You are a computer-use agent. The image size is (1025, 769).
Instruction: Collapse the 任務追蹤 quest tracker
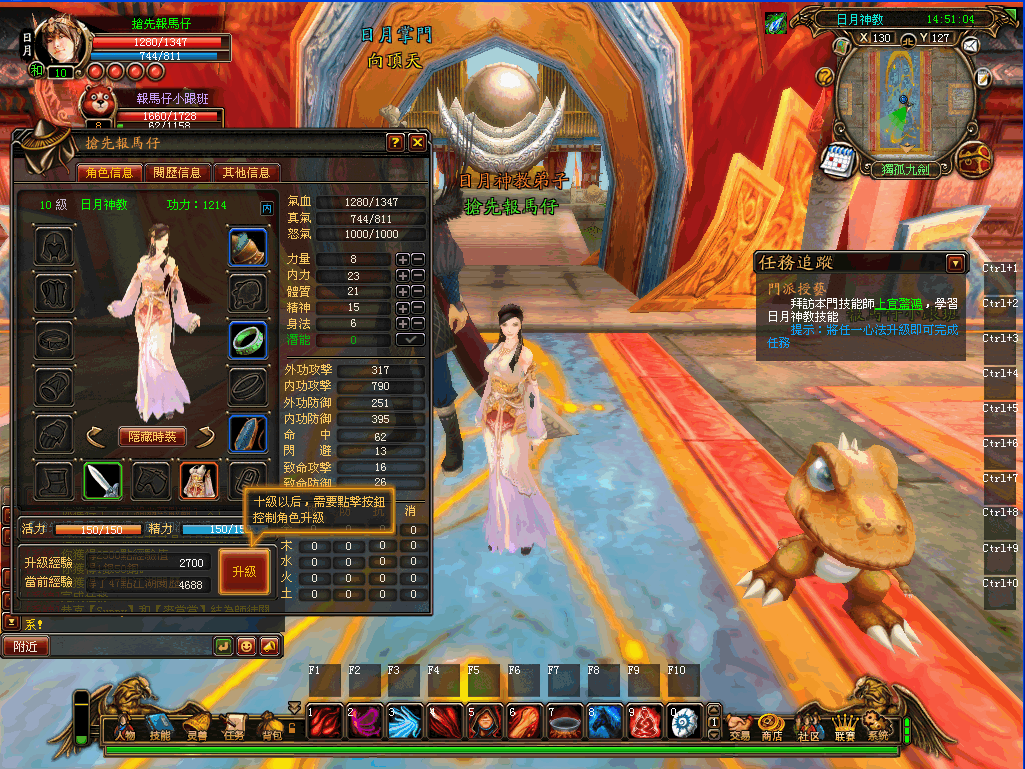pyautogui.click(x=956, y=263)
